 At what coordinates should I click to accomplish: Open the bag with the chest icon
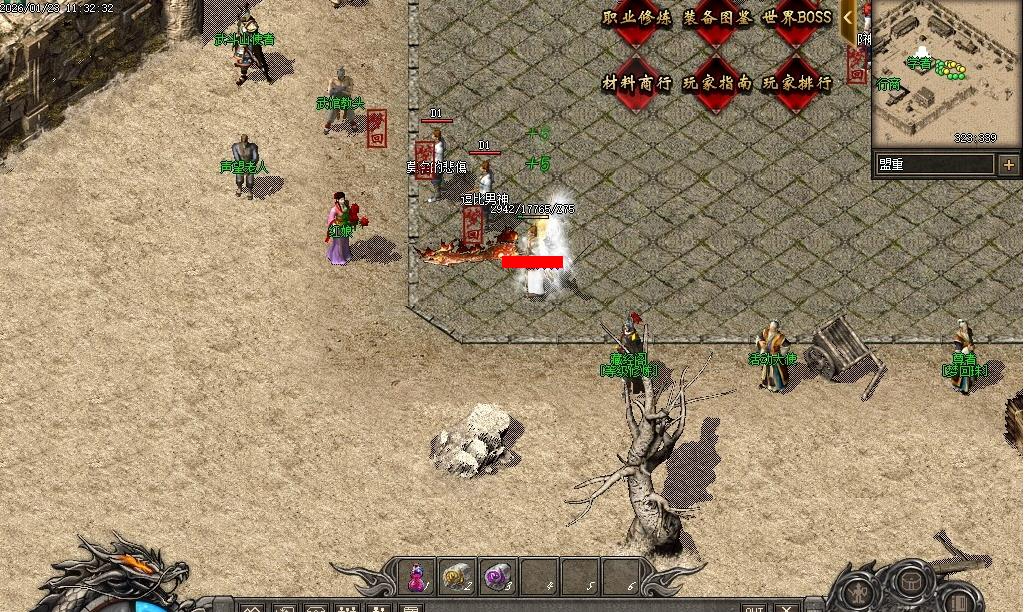pos(908,580)
